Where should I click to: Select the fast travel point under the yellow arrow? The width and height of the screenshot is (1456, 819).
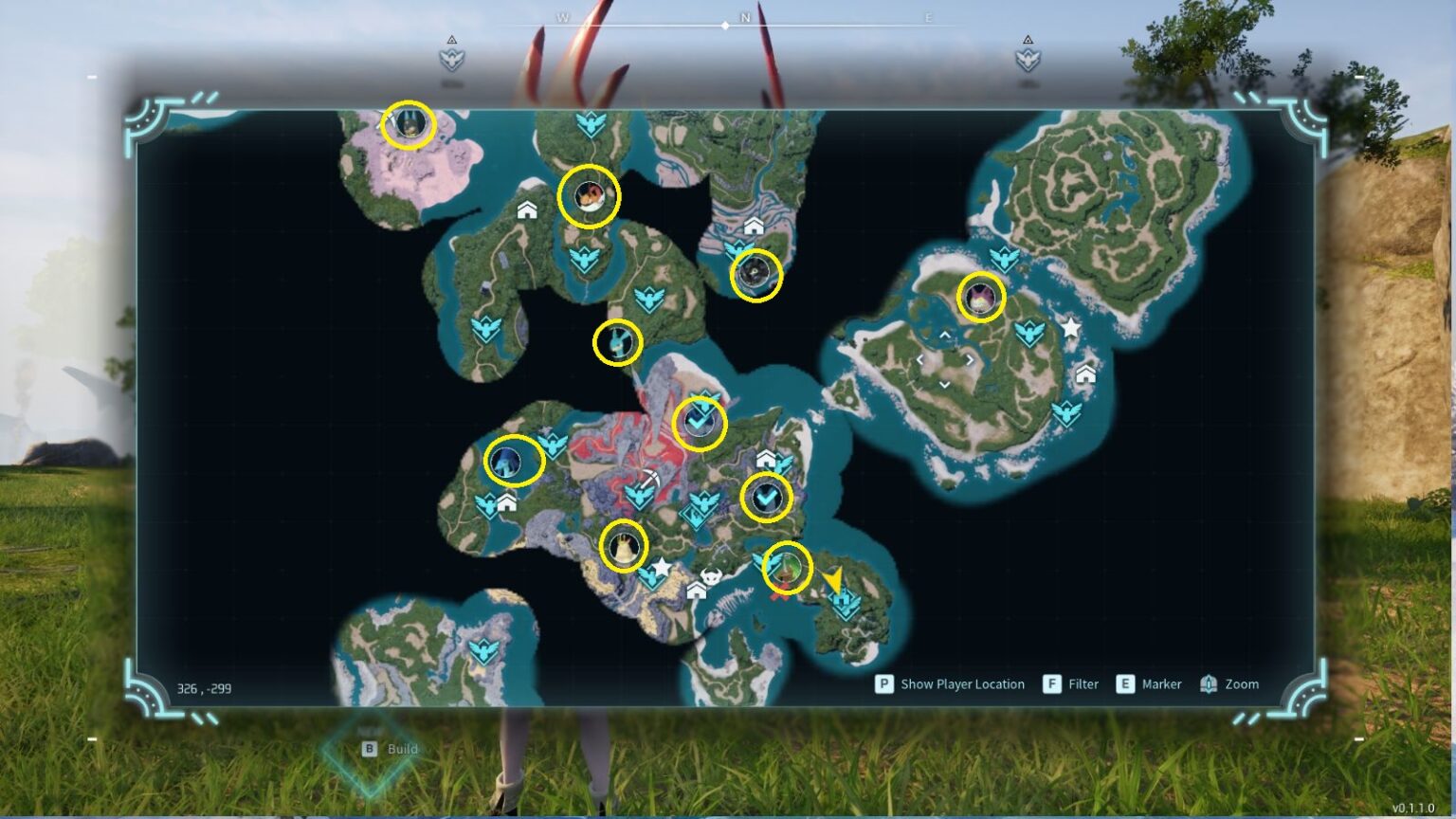click(x=844, y=603)
